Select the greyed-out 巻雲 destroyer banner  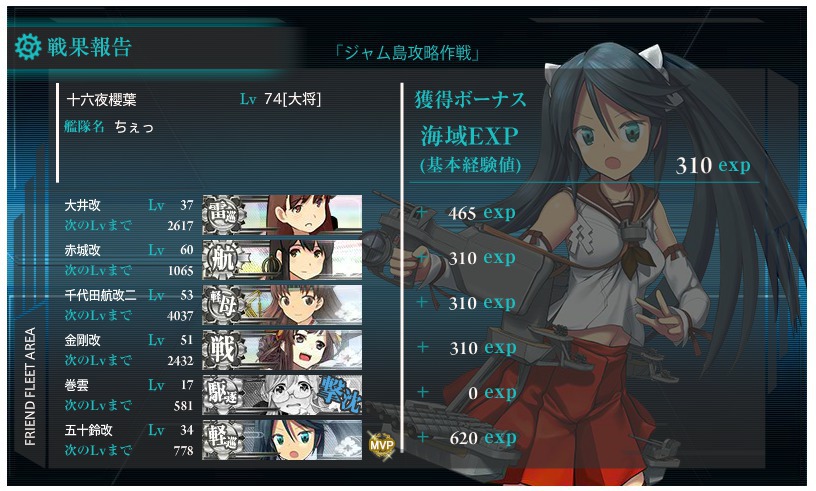point(282,394)
